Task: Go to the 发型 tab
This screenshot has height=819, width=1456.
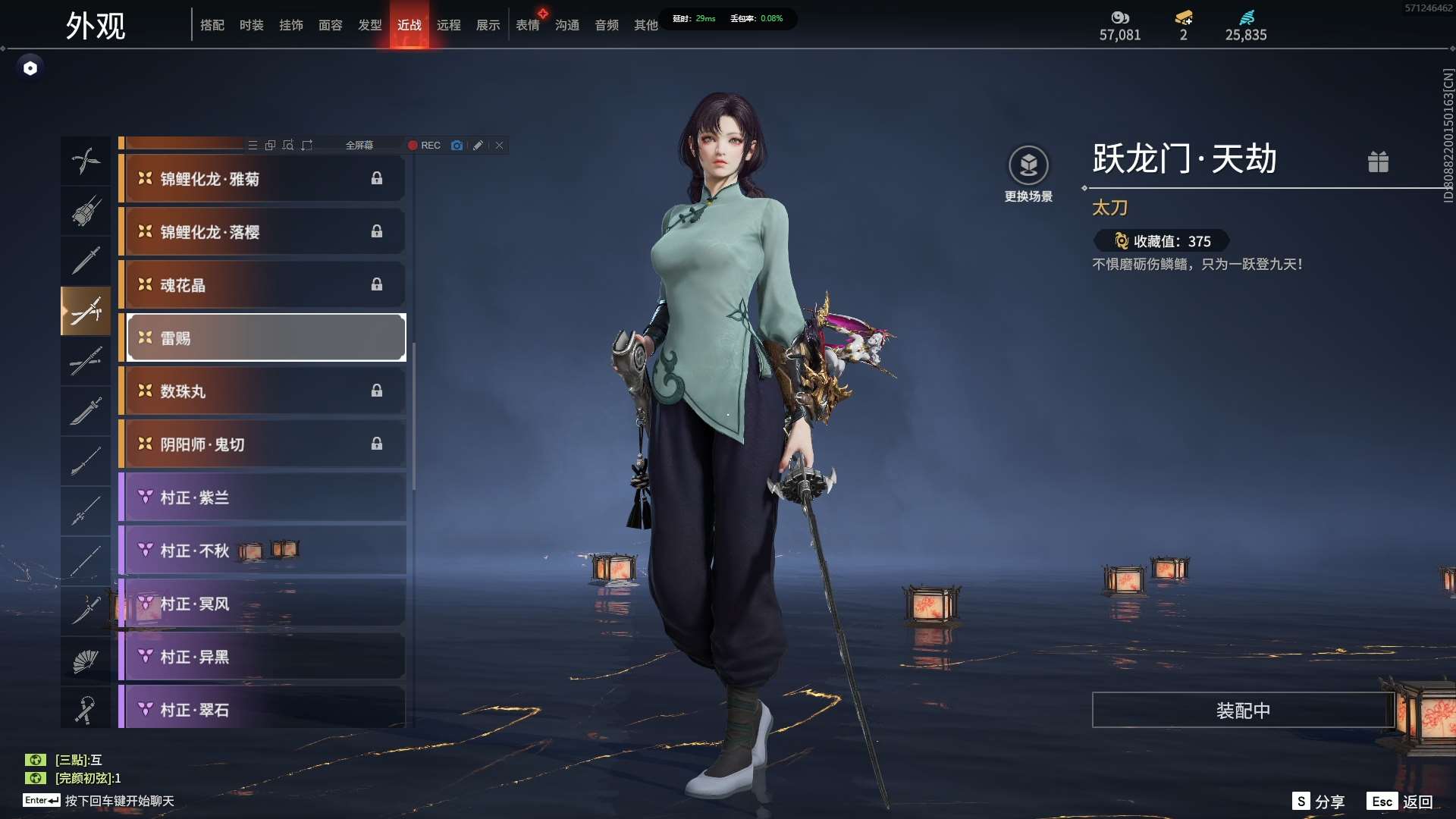Action: (x=369, y=25)
